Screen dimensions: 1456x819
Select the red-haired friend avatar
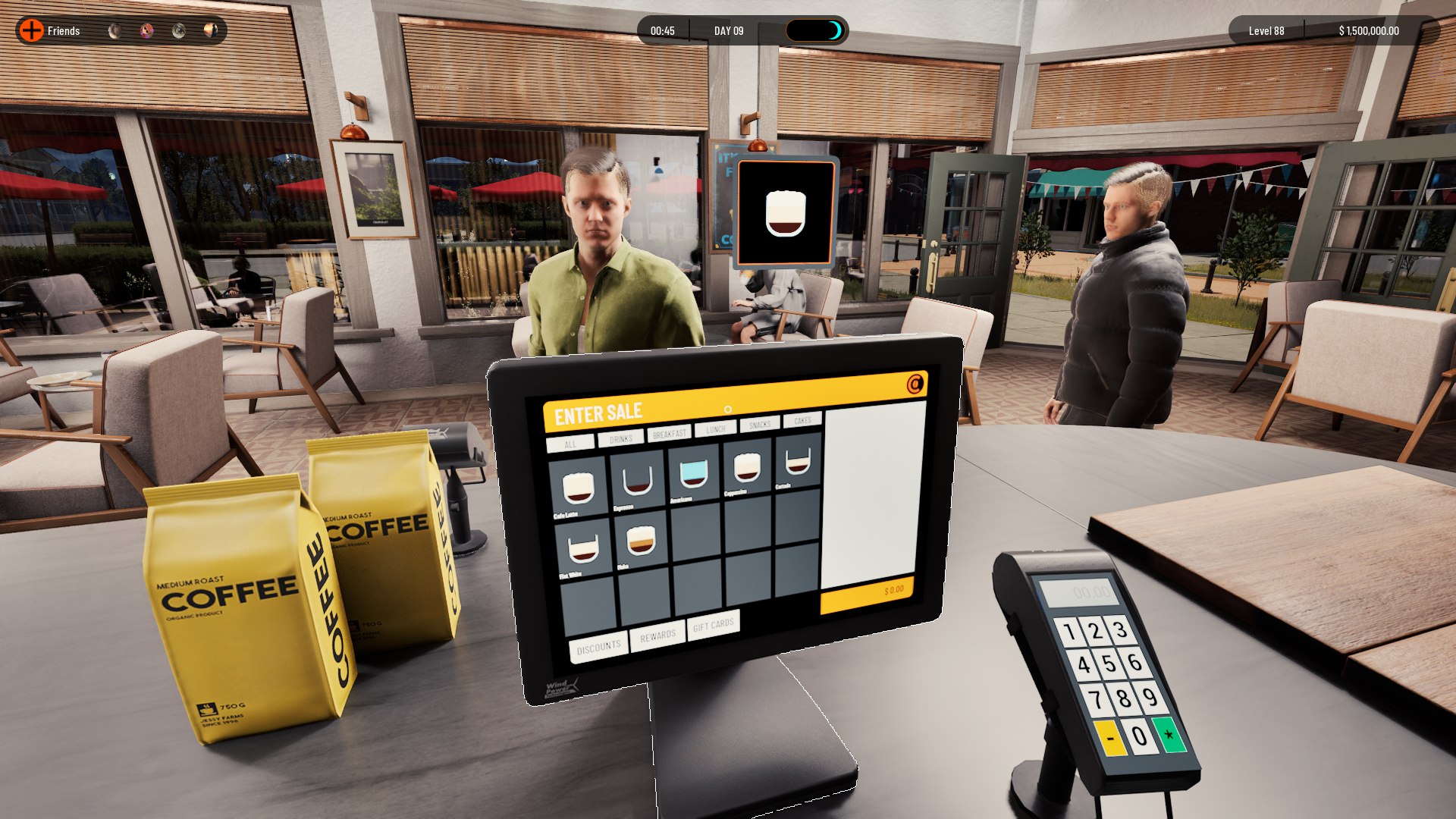(147, 30)
